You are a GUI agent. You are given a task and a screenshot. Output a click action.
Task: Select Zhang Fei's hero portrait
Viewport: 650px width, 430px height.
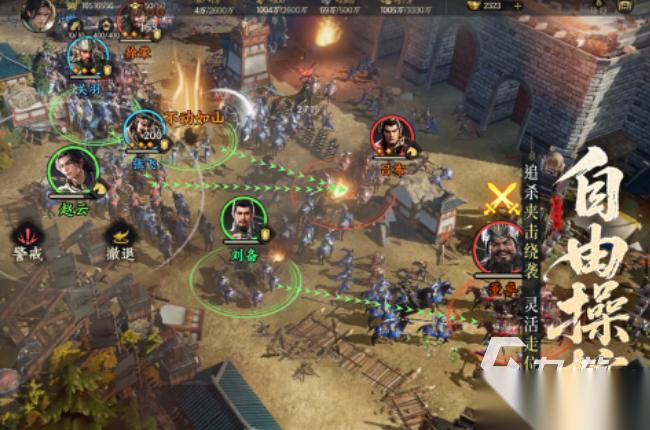tap(144, 129)
